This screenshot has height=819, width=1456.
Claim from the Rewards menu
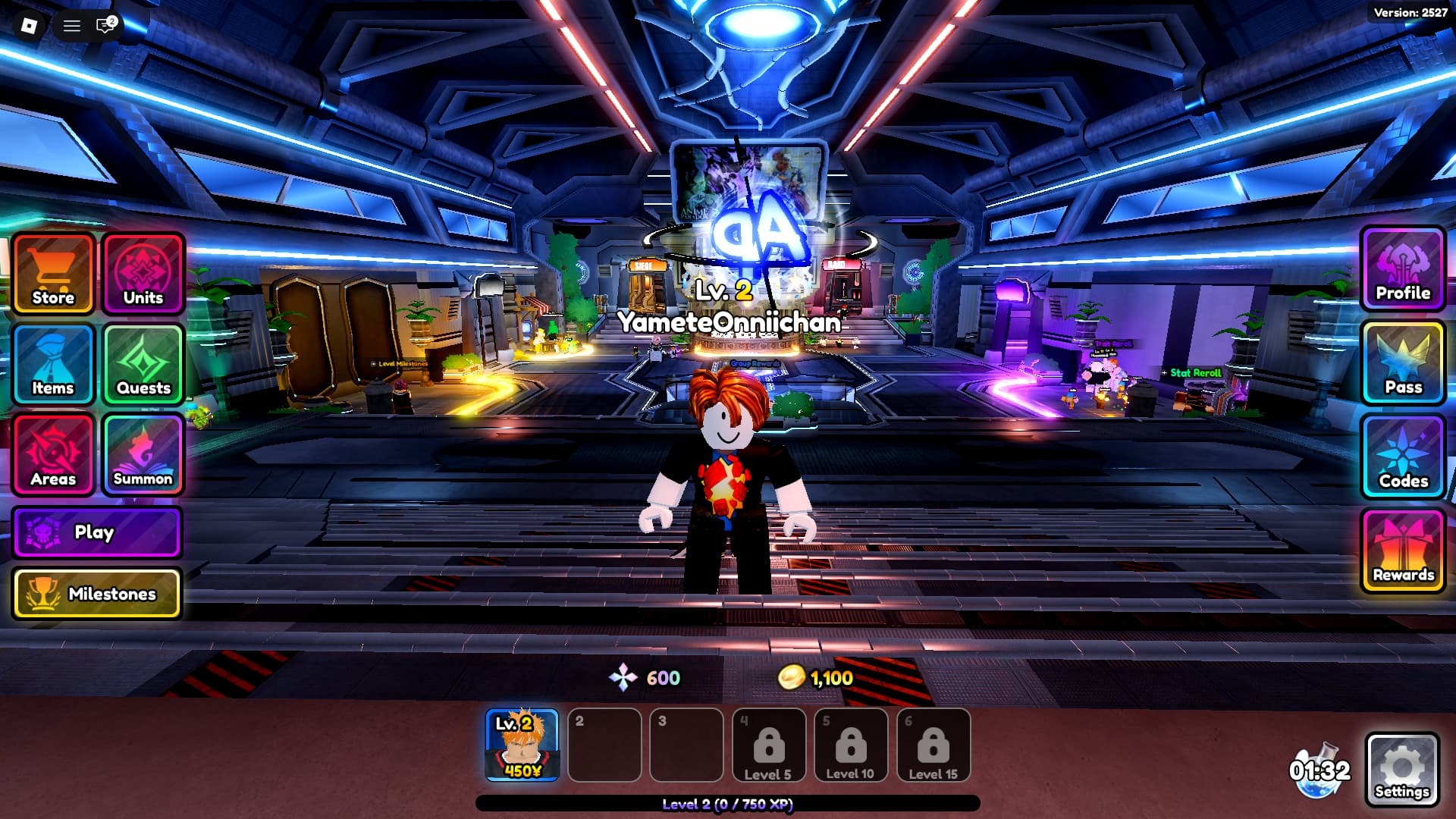tap(1403, 551)
